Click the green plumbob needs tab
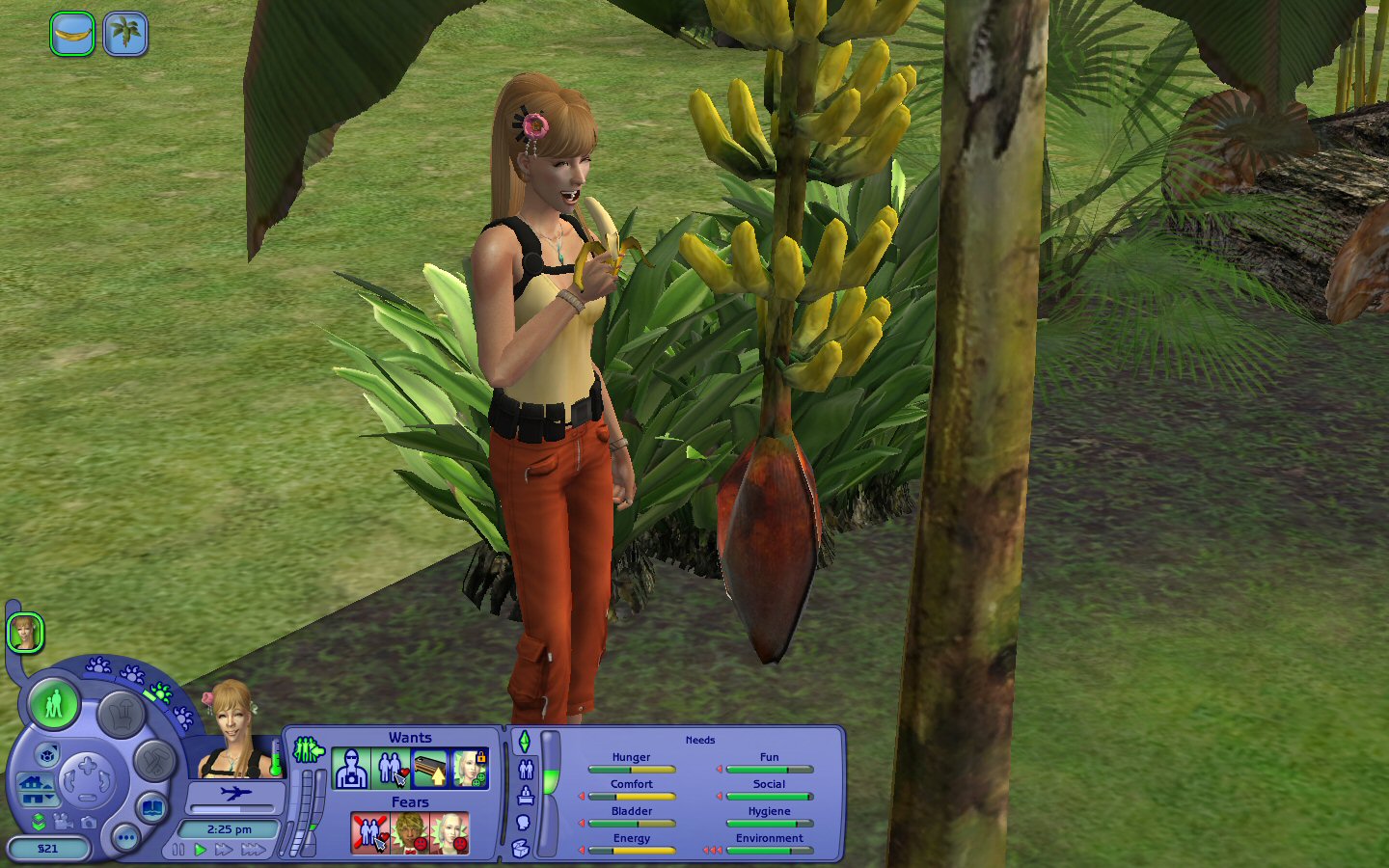This screenshot has width=1389, height=868. [525, 742]
